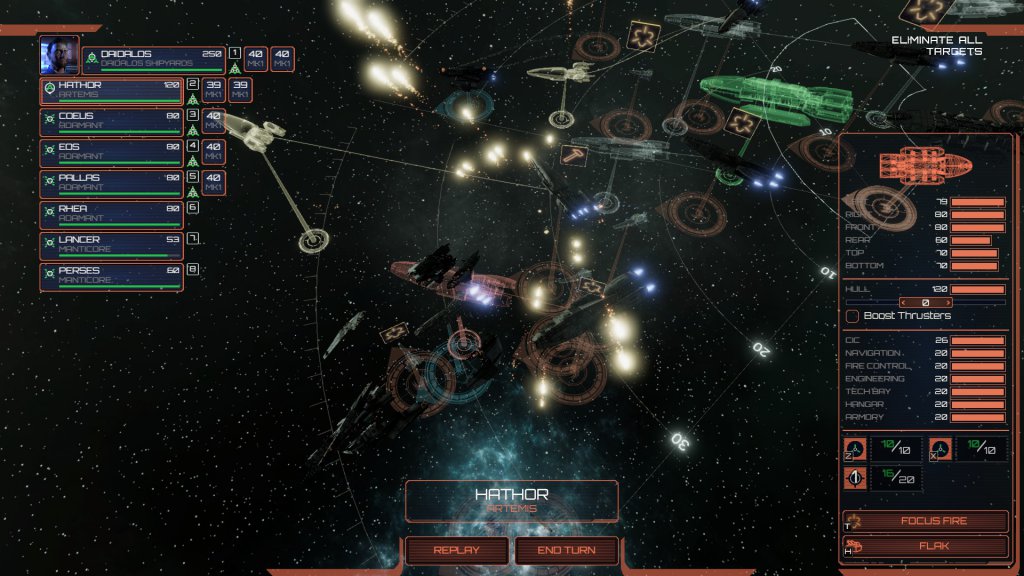This screenshot has width=1024, height=576.
Task: Select the Rhea Adamant ship row
Action: 112,215
